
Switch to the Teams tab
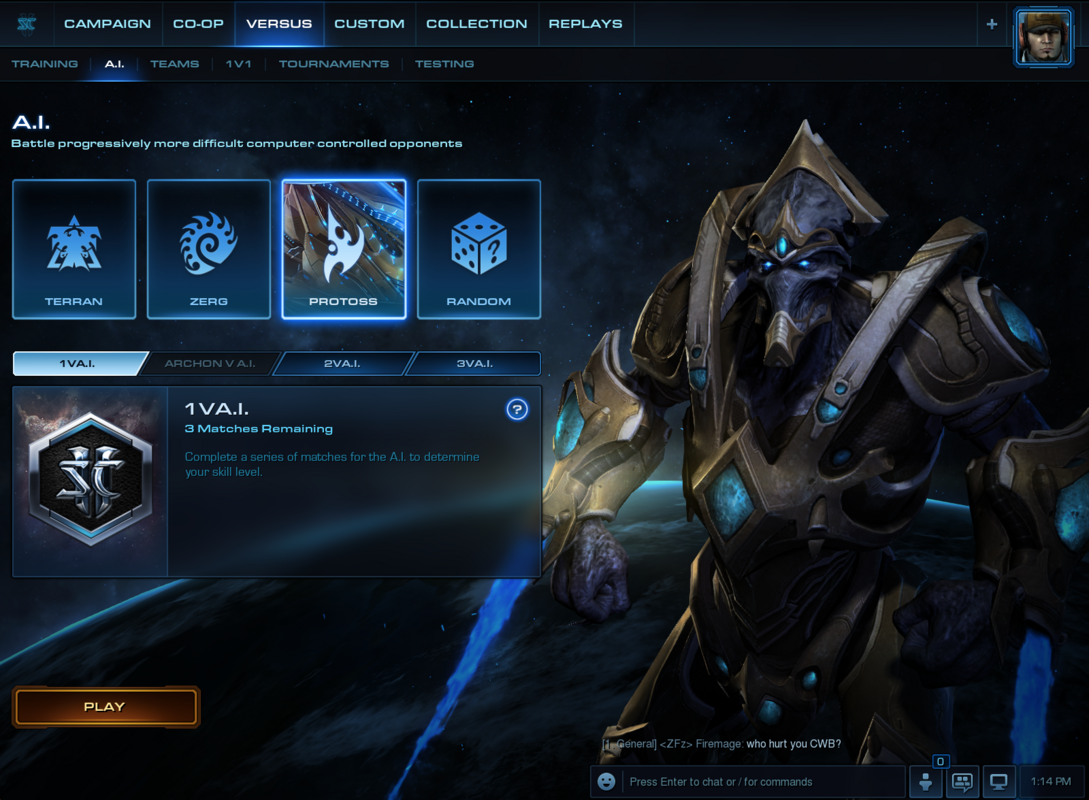174,64
